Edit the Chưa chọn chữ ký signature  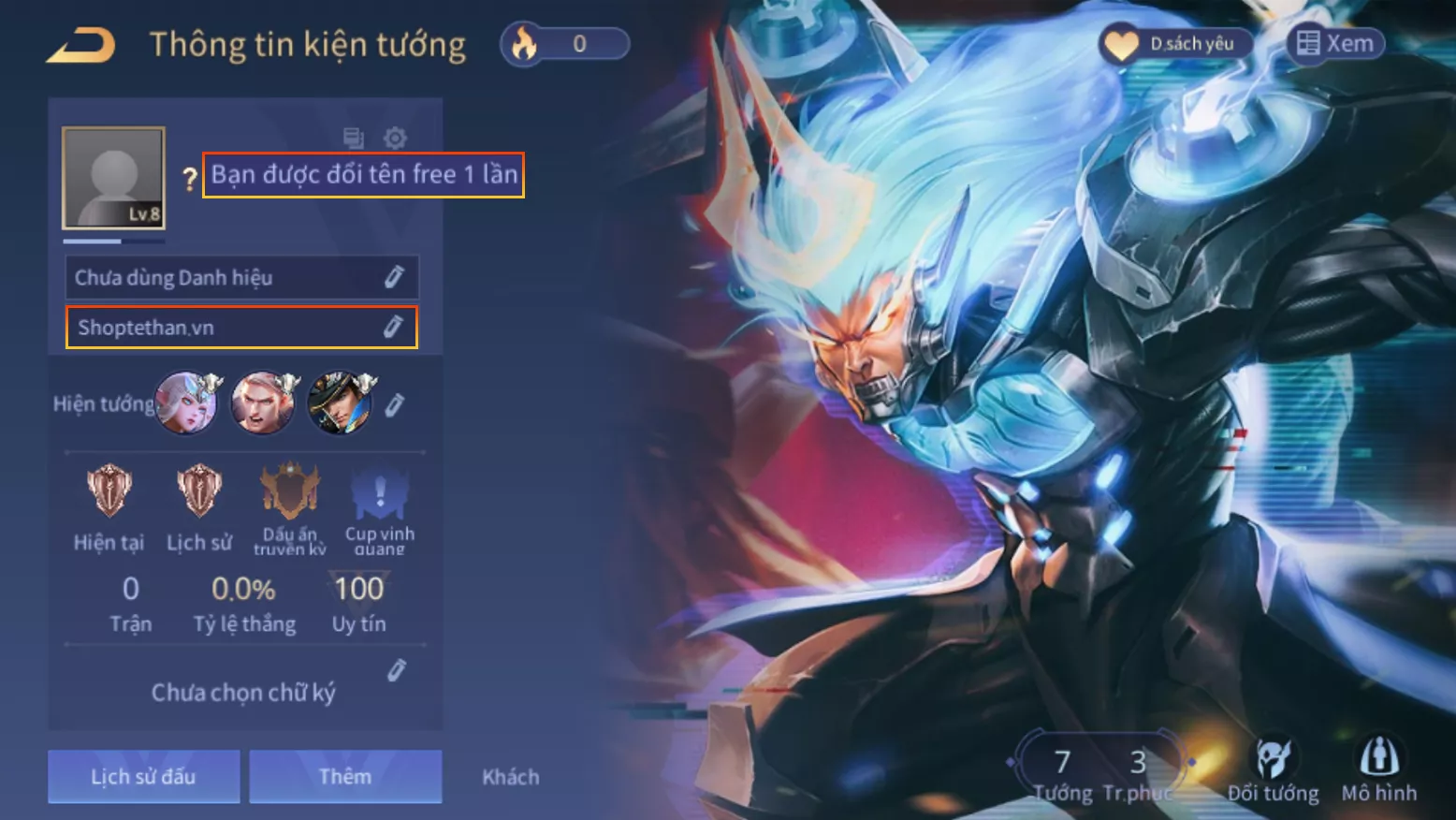point(397,670)
